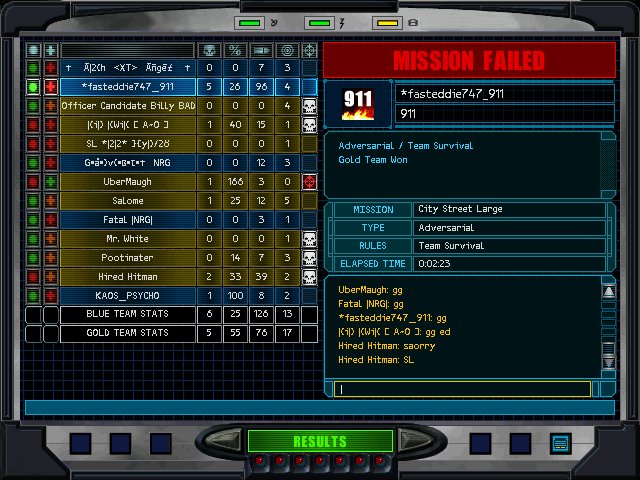Click the chat message input field
The width and height of the screenshot is (640, 480).
(x=463, y=389)
